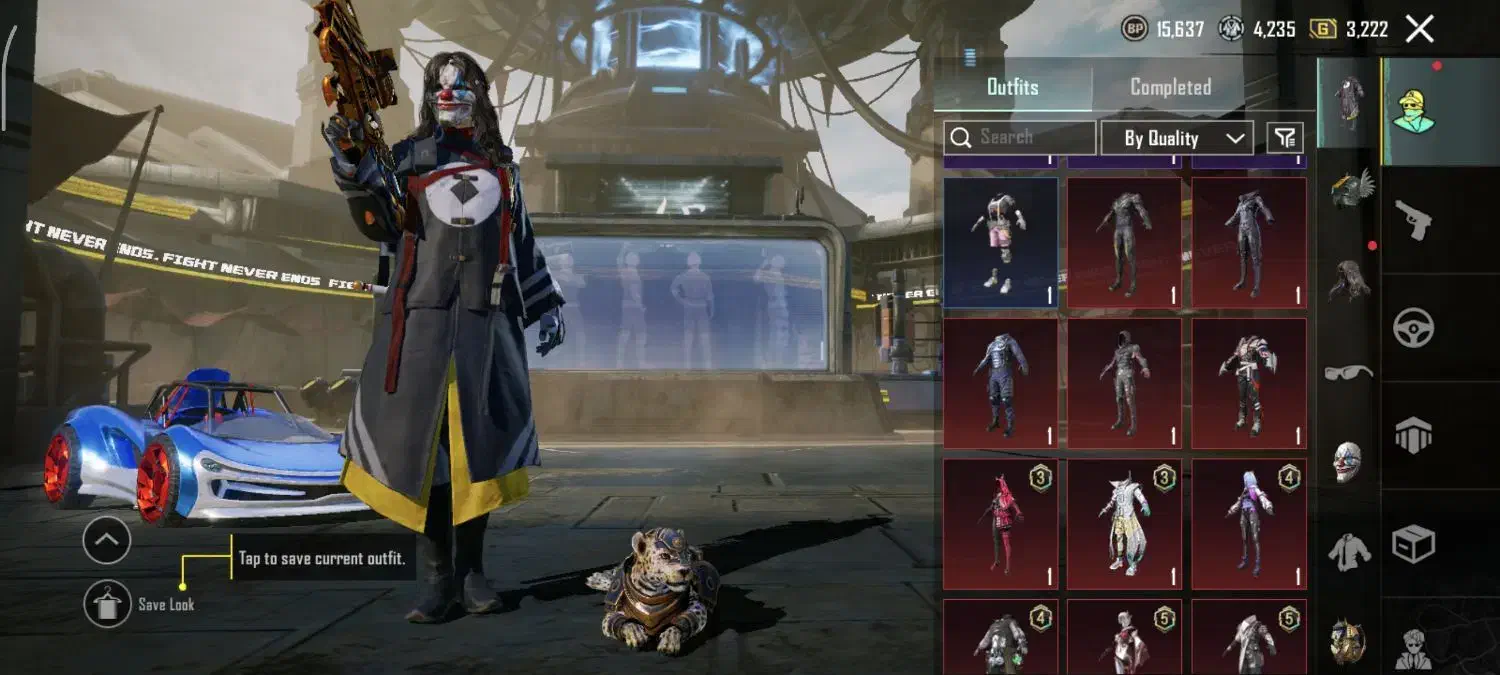
Task: Click the outfit Search field
Action: click(1020, 137)
